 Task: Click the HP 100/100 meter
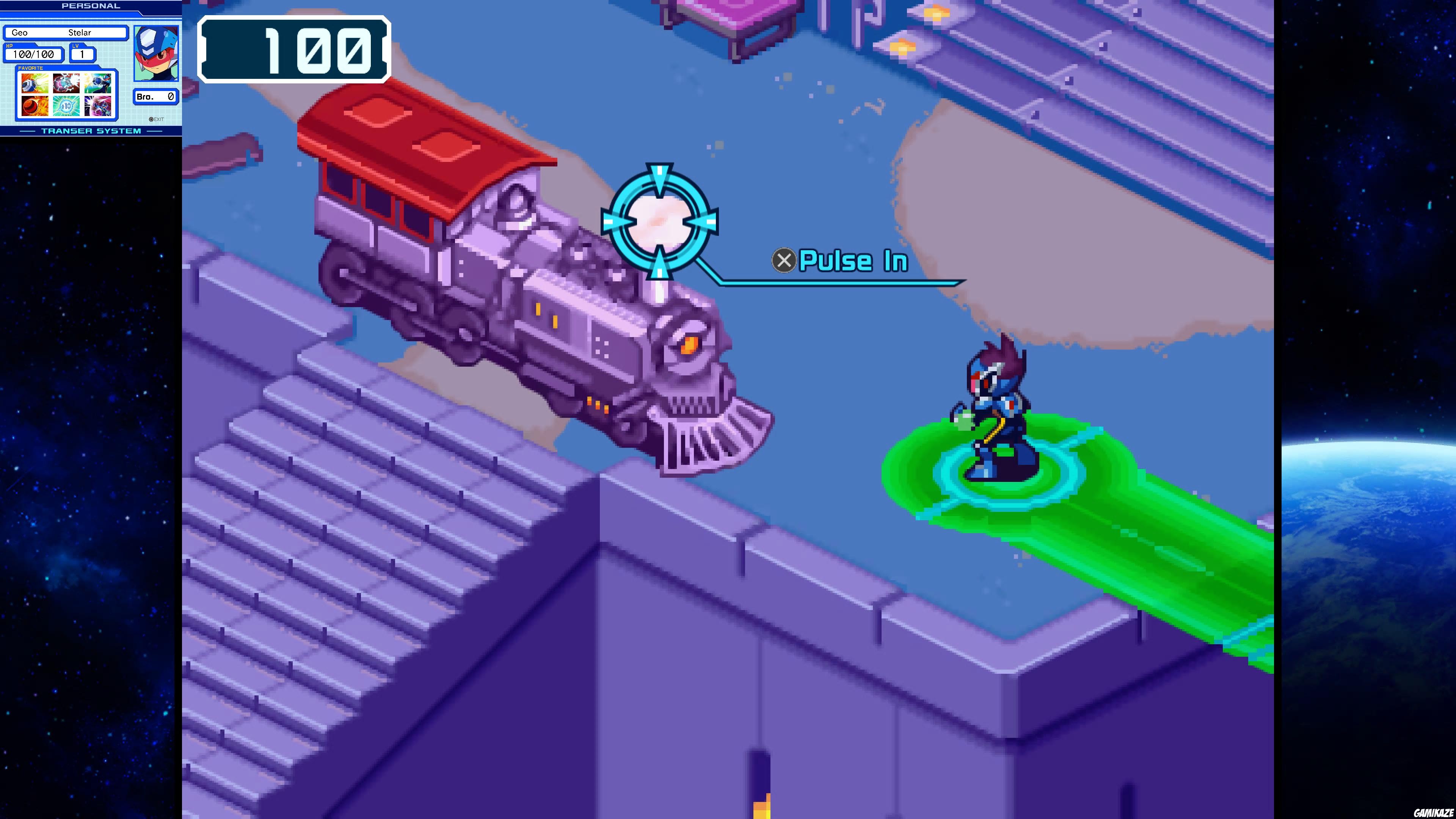(33, 54)
